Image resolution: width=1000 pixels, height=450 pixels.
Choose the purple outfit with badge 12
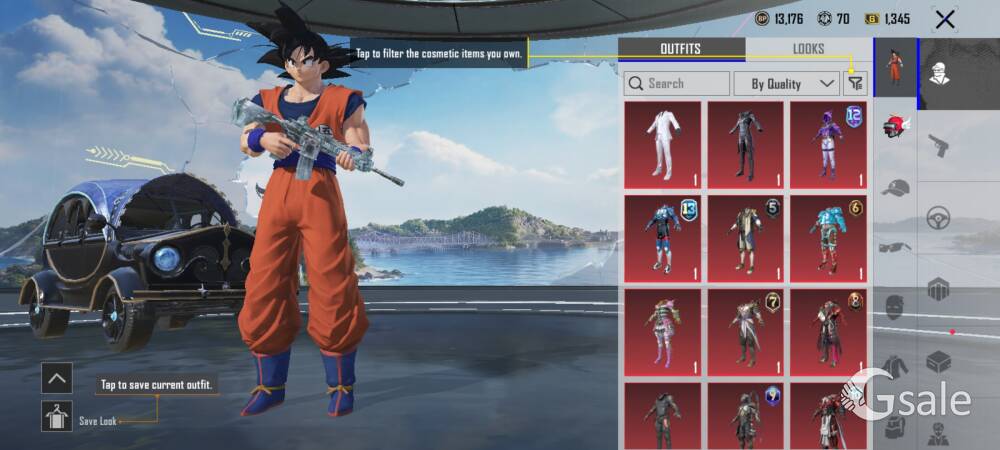(828, 144)
